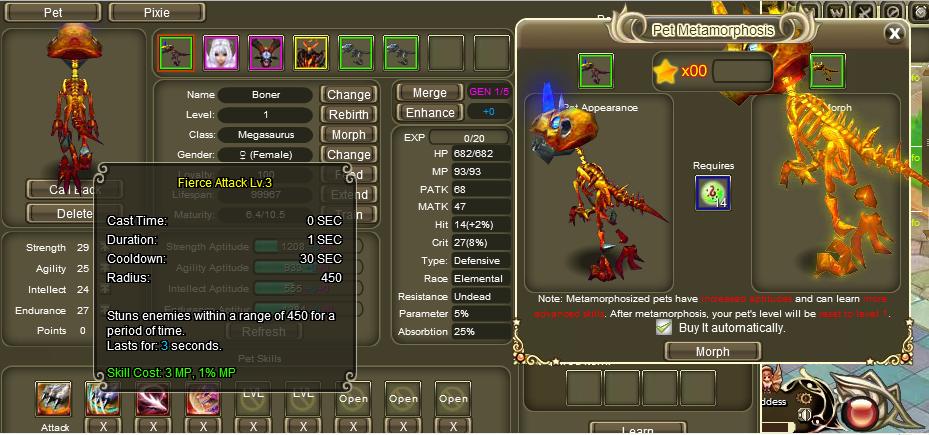Image resolution: width=929 pixels, height=435 pixels.
Task: Toggle the Buy It automatically checkbox
Action: (663, 327)
